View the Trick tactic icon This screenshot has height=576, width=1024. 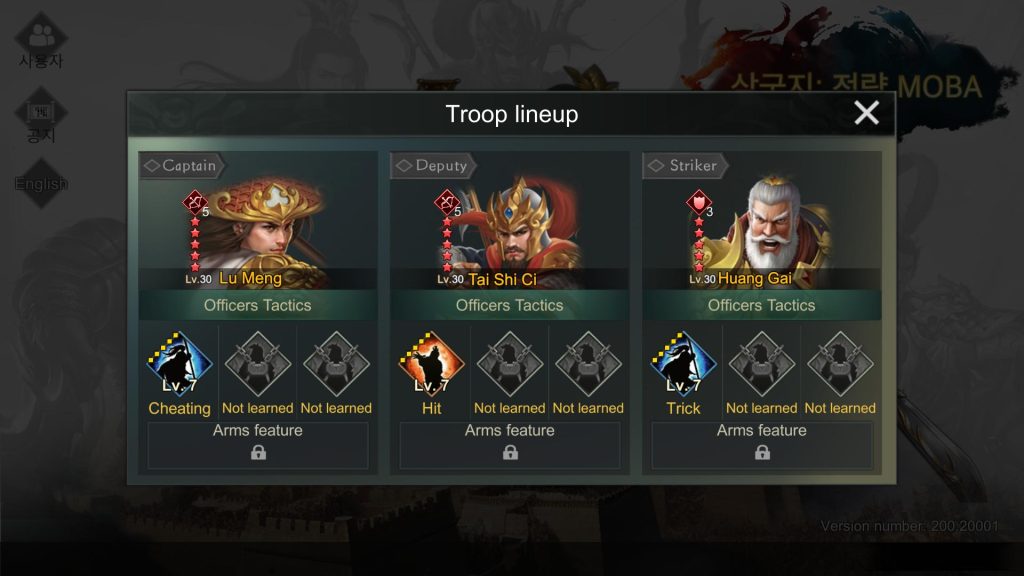(684, 364)
